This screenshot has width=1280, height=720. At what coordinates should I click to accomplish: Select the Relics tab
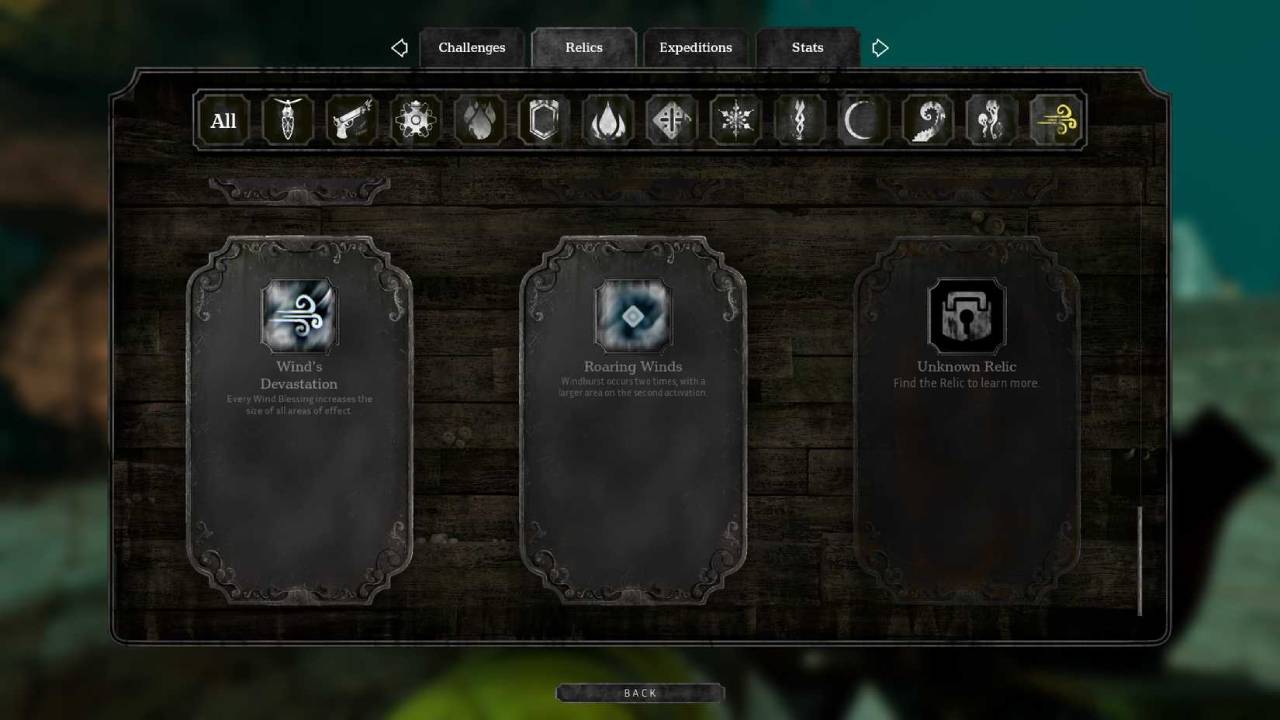[583, 47]
